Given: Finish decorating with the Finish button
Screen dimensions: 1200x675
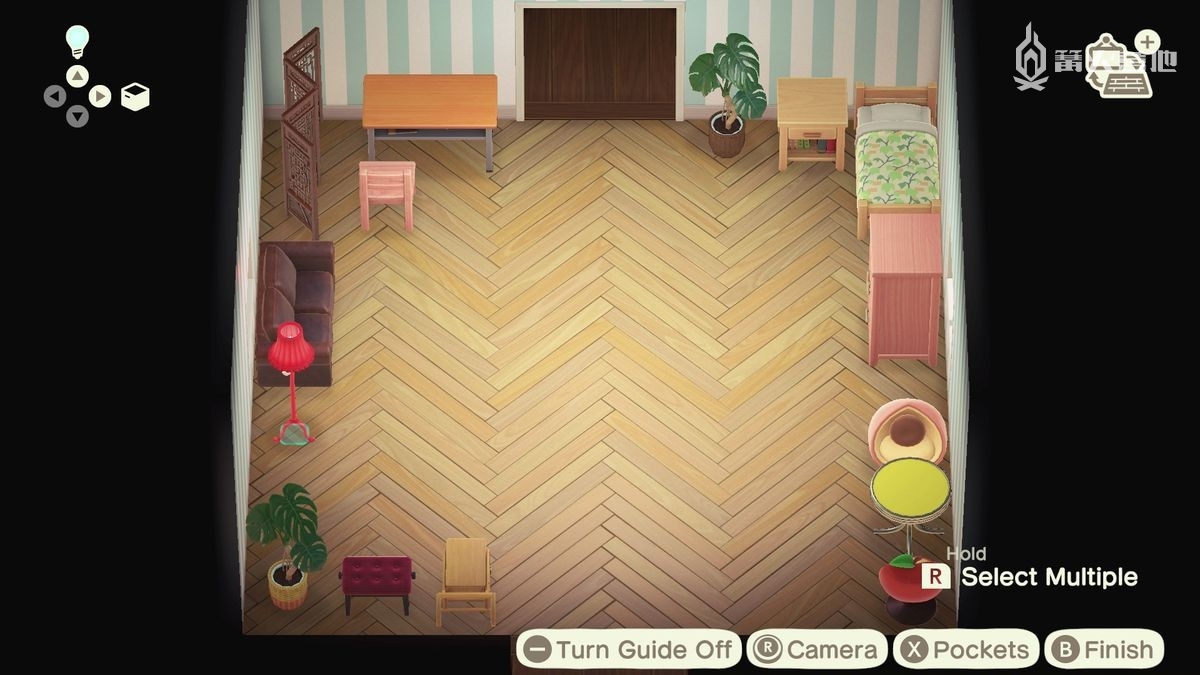Looking at the screenshot, I should click(x=1103, y=650).
